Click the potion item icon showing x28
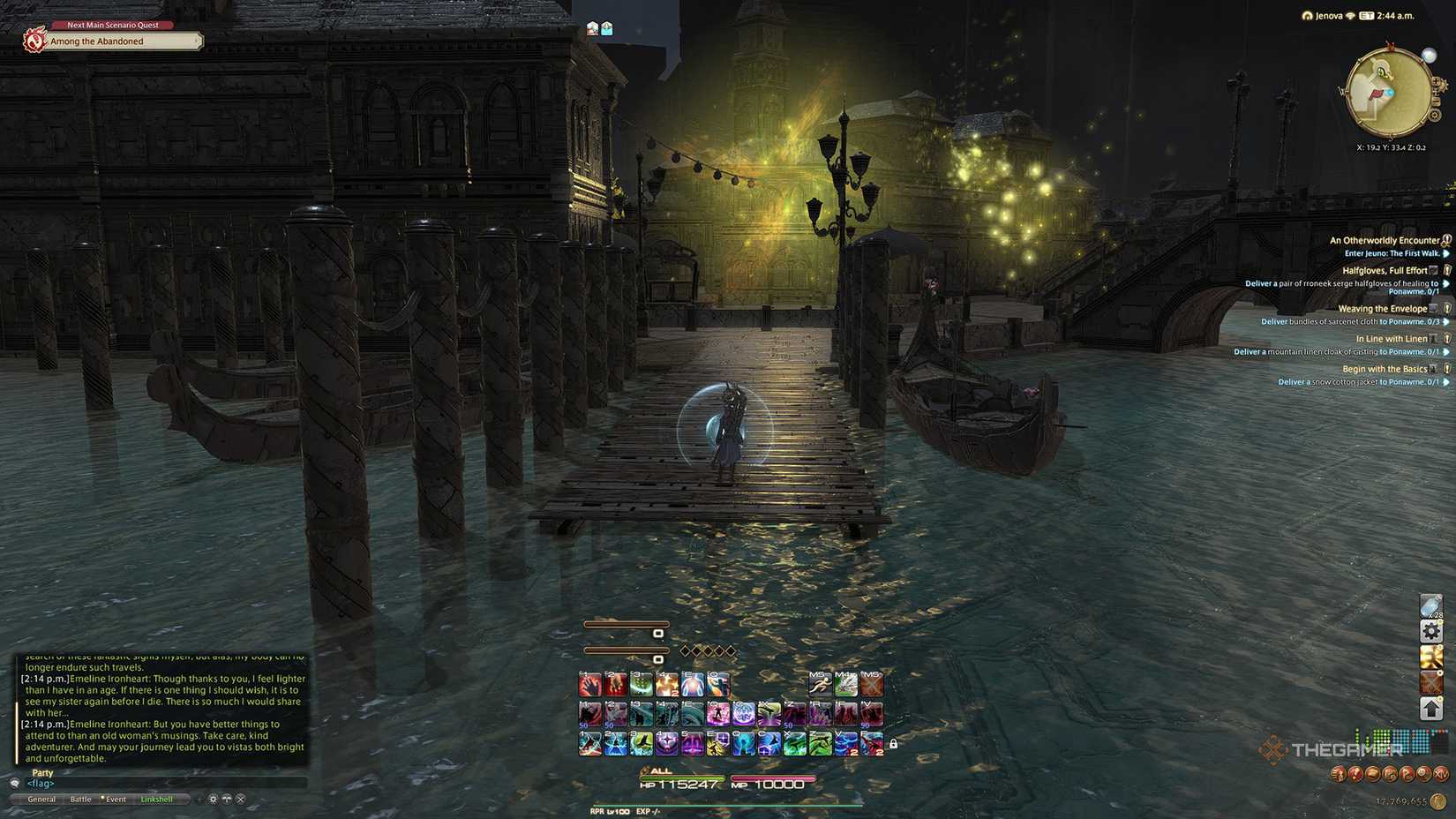This screenshot has width=1456, height=819. pyautogui.click(x=1431, y=605)
